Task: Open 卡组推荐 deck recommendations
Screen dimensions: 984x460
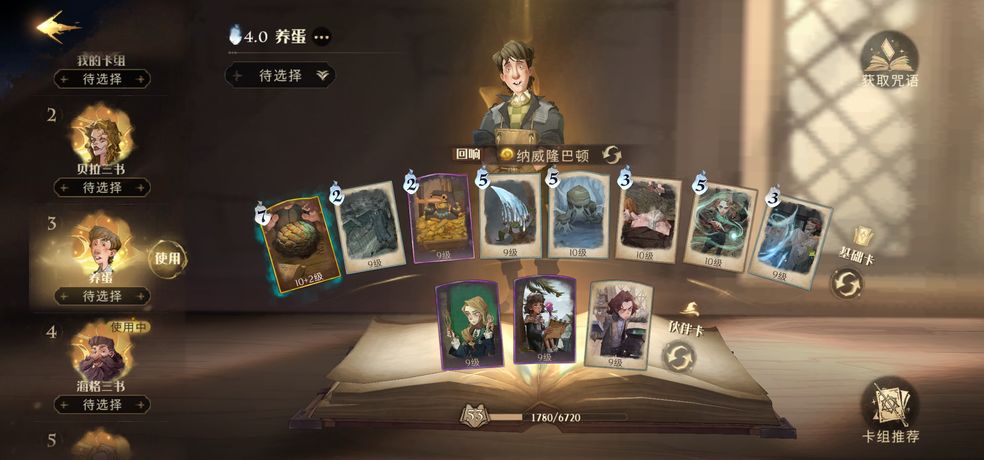Action: click(889, 409)
